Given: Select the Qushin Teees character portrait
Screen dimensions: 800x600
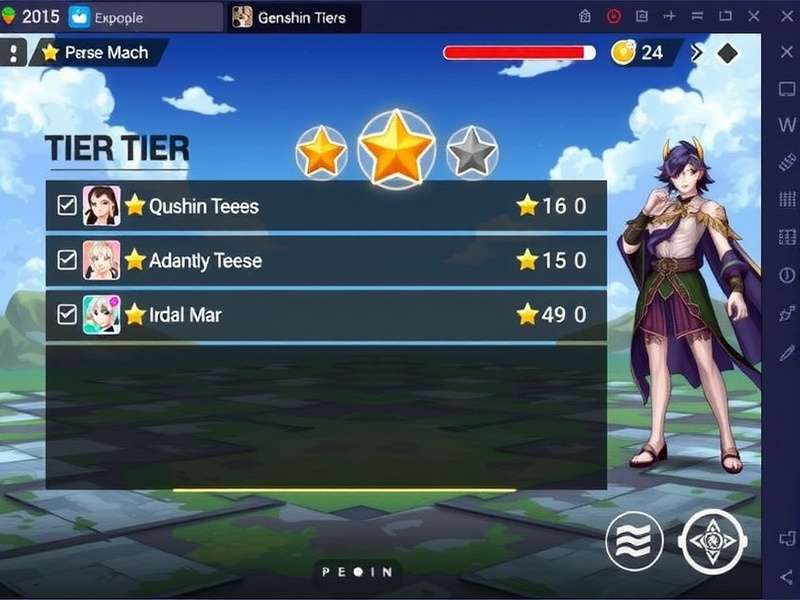Looking at the screenshot, I should [101, 206].
